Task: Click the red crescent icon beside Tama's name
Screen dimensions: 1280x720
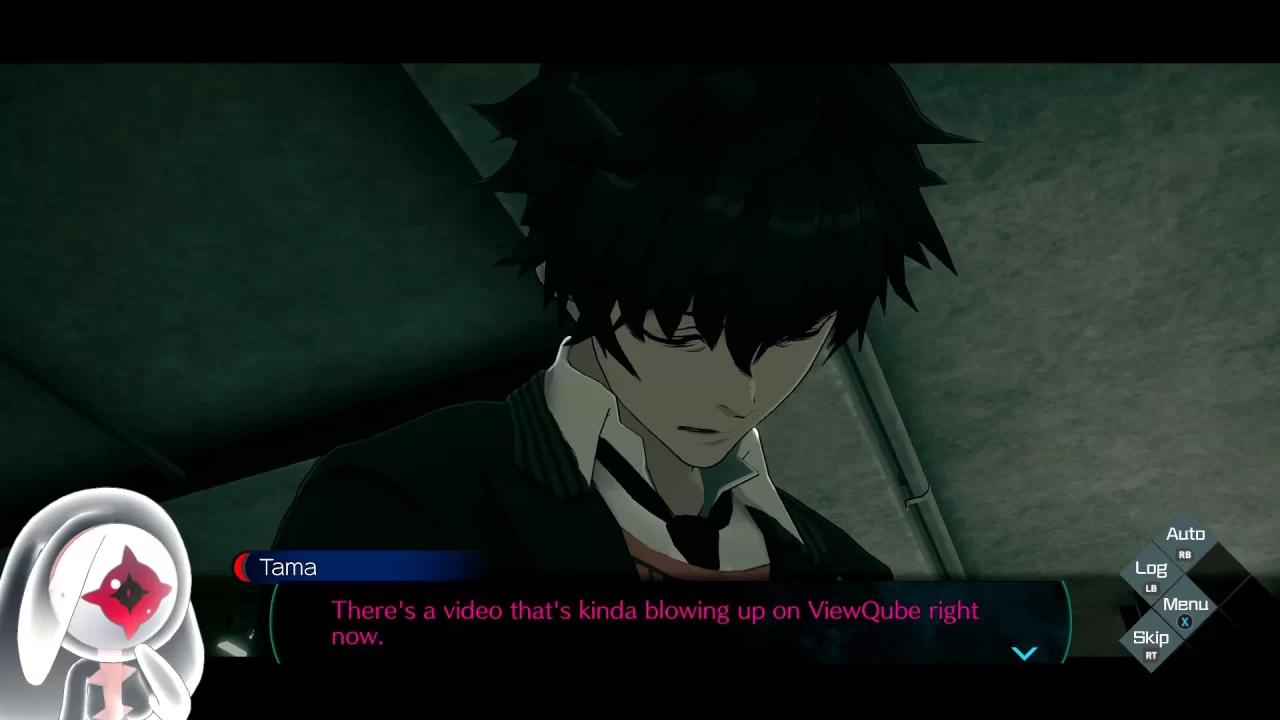Action: [x=241, y=567]
